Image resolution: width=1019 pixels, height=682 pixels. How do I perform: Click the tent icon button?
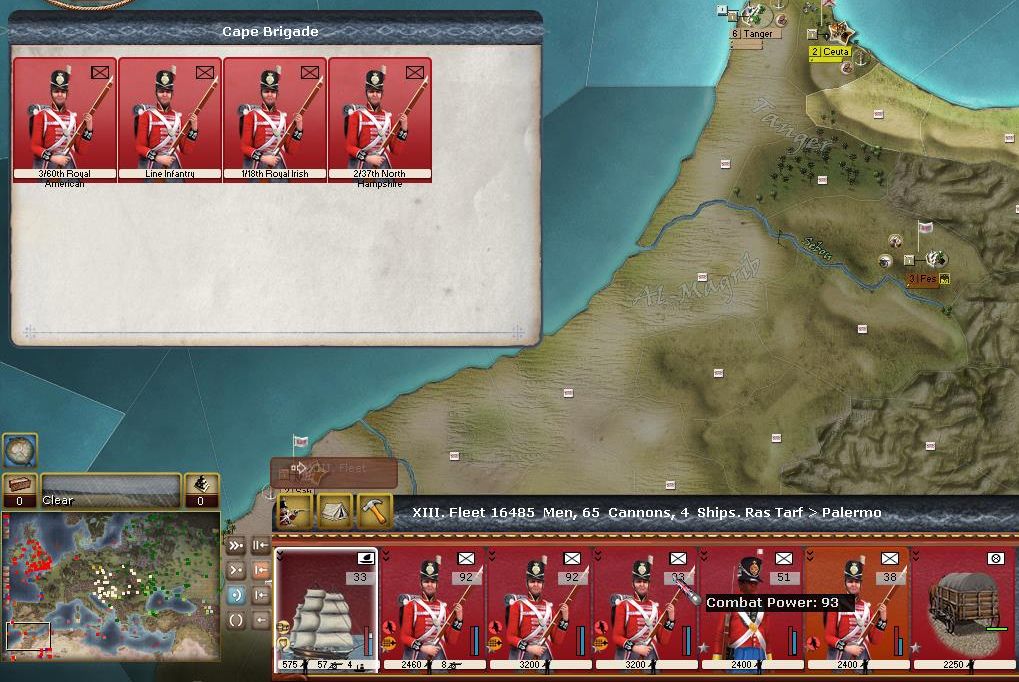point(335,511)
